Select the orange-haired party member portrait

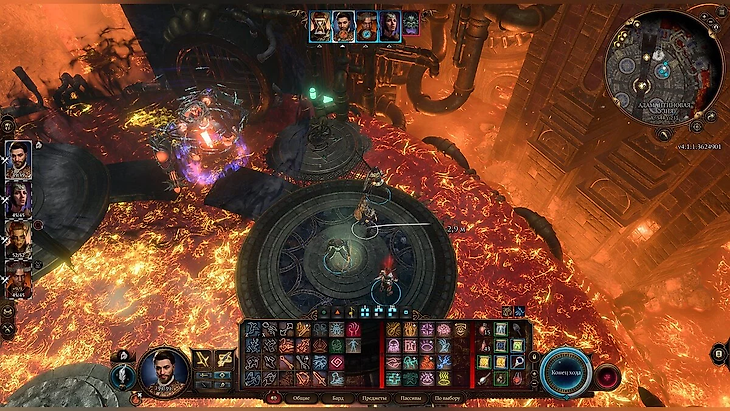pos(20,236)
